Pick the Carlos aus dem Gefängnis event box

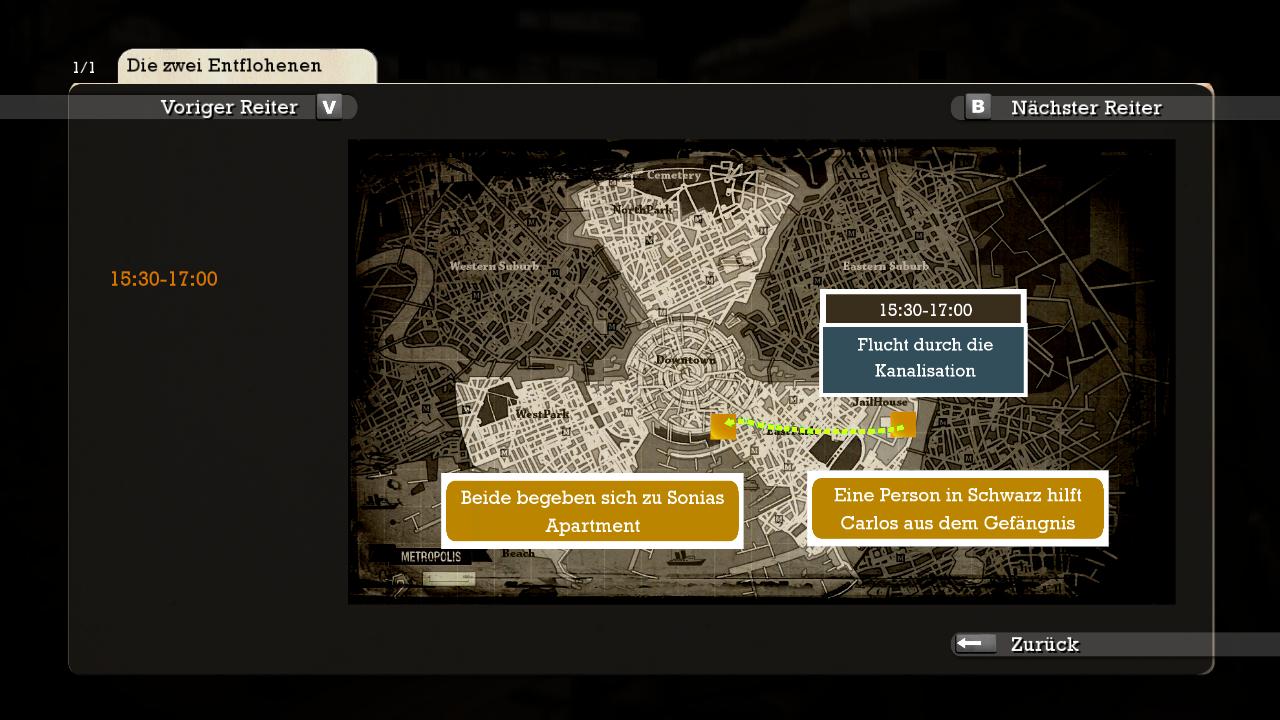click(957, 509)
